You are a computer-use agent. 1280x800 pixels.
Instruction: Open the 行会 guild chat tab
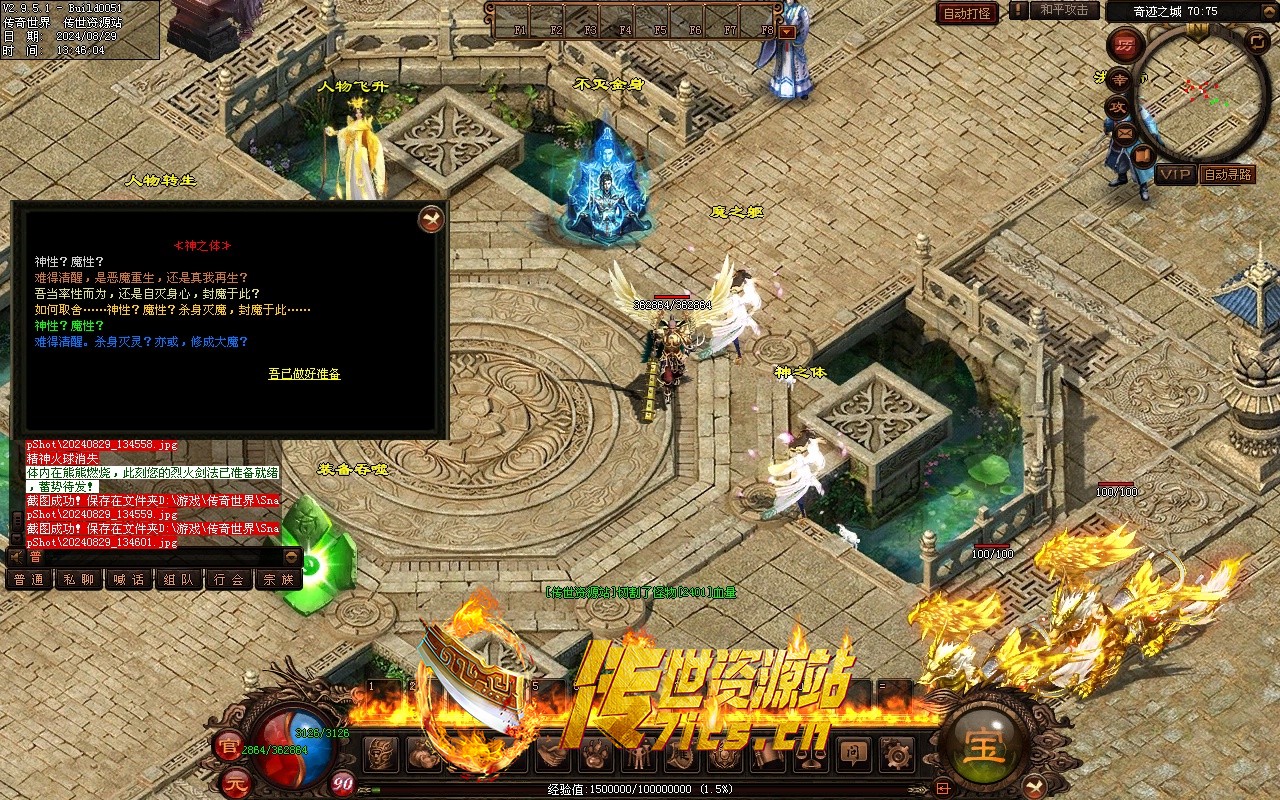point(229,579)
